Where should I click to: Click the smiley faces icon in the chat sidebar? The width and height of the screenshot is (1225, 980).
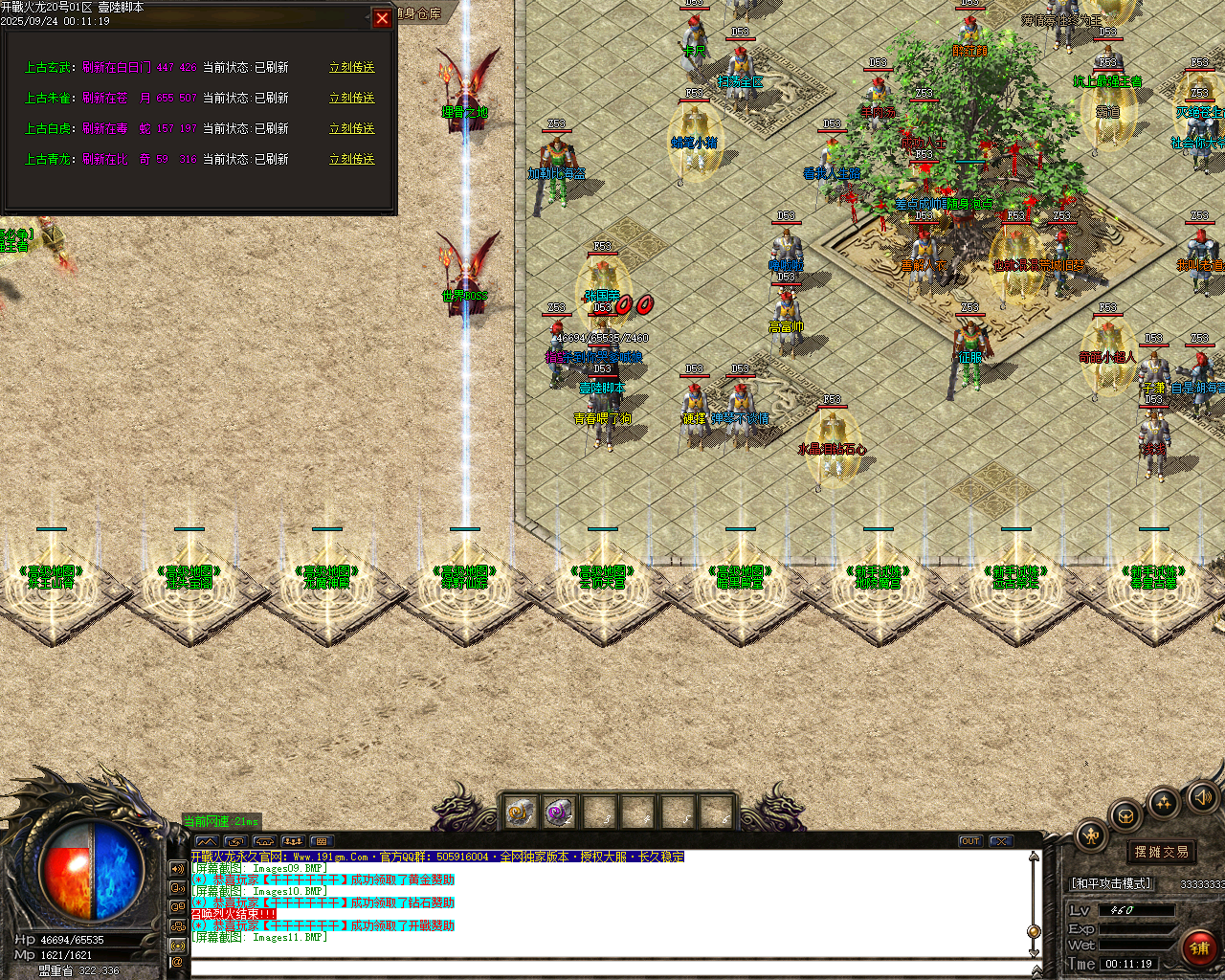point(177,907)
